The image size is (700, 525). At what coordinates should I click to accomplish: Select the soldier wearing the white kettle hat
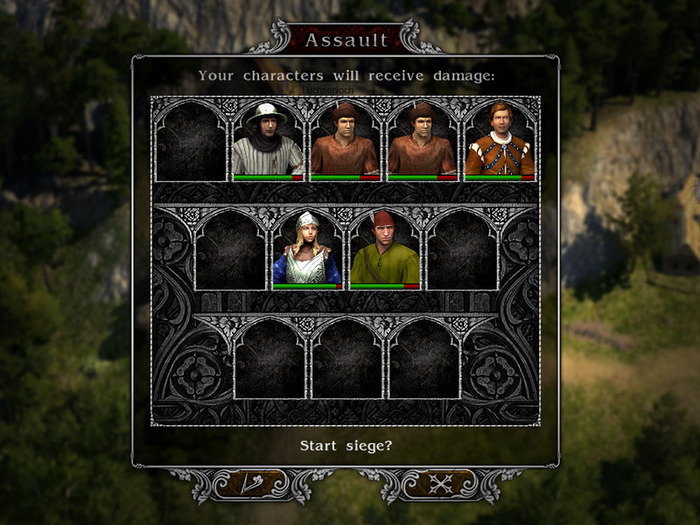point(268,140)
